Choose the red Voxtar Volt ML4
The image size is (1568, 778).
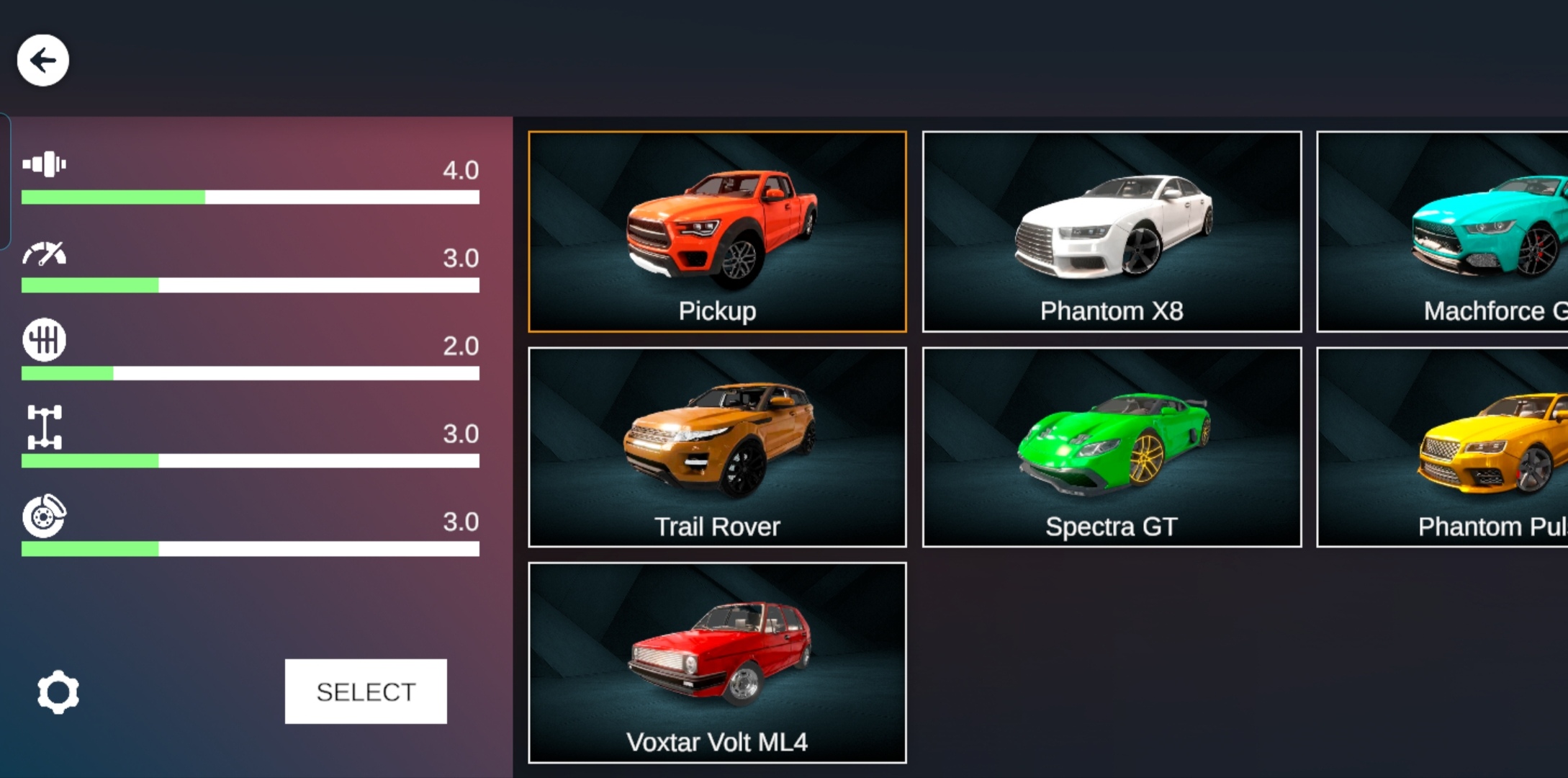pyautogui.click(x=717, y=663)
